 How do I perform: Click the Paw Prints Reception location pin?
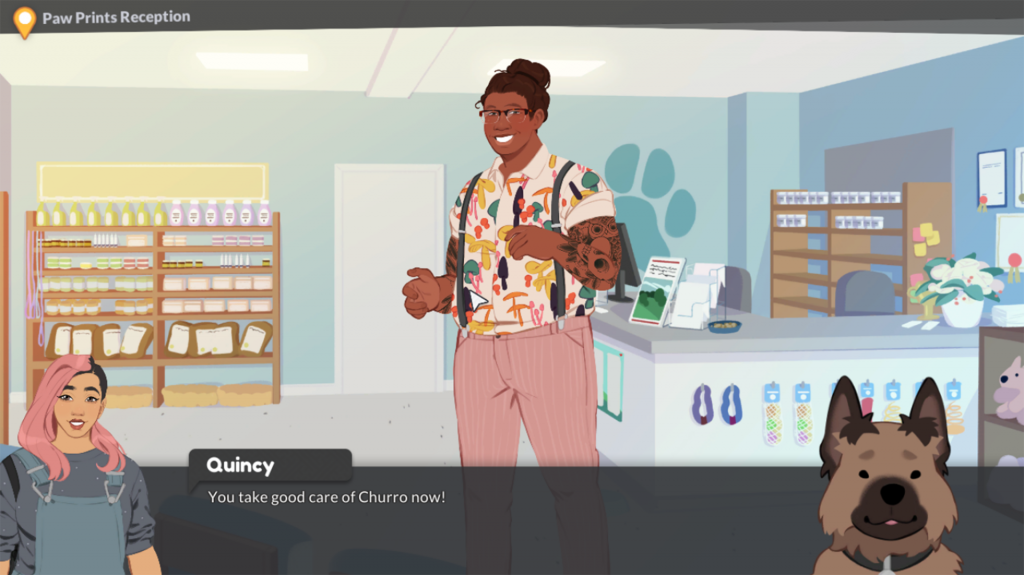(24, 21)
